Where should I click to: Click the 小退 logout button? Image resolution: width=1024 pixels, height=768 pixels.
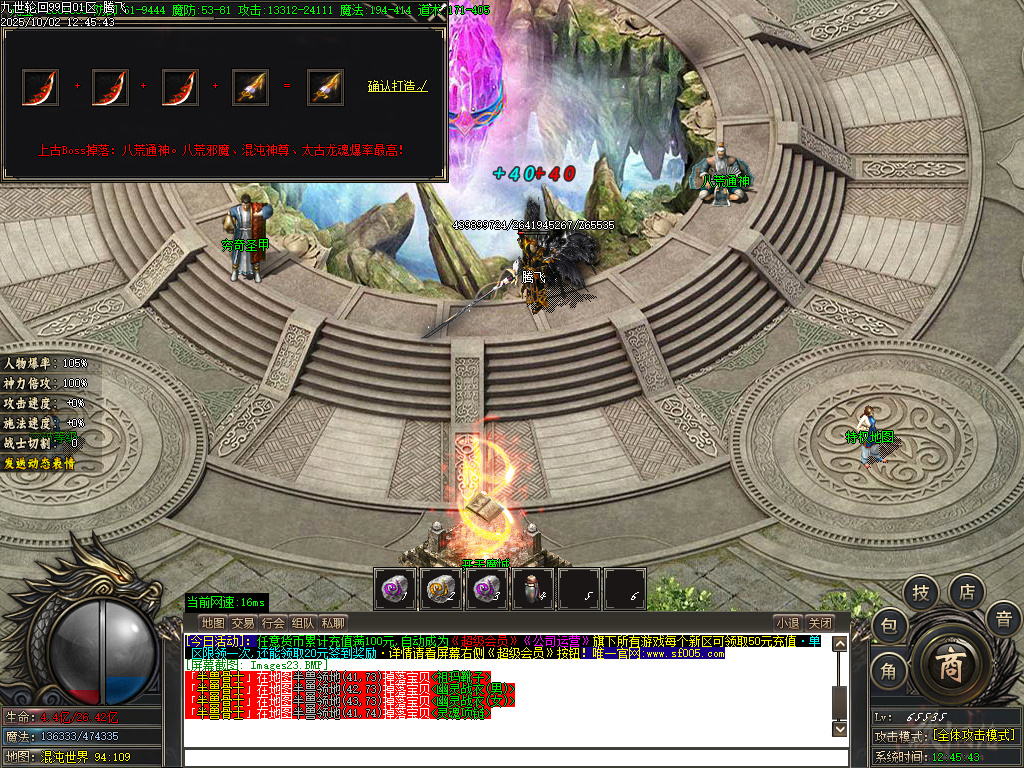787,623
